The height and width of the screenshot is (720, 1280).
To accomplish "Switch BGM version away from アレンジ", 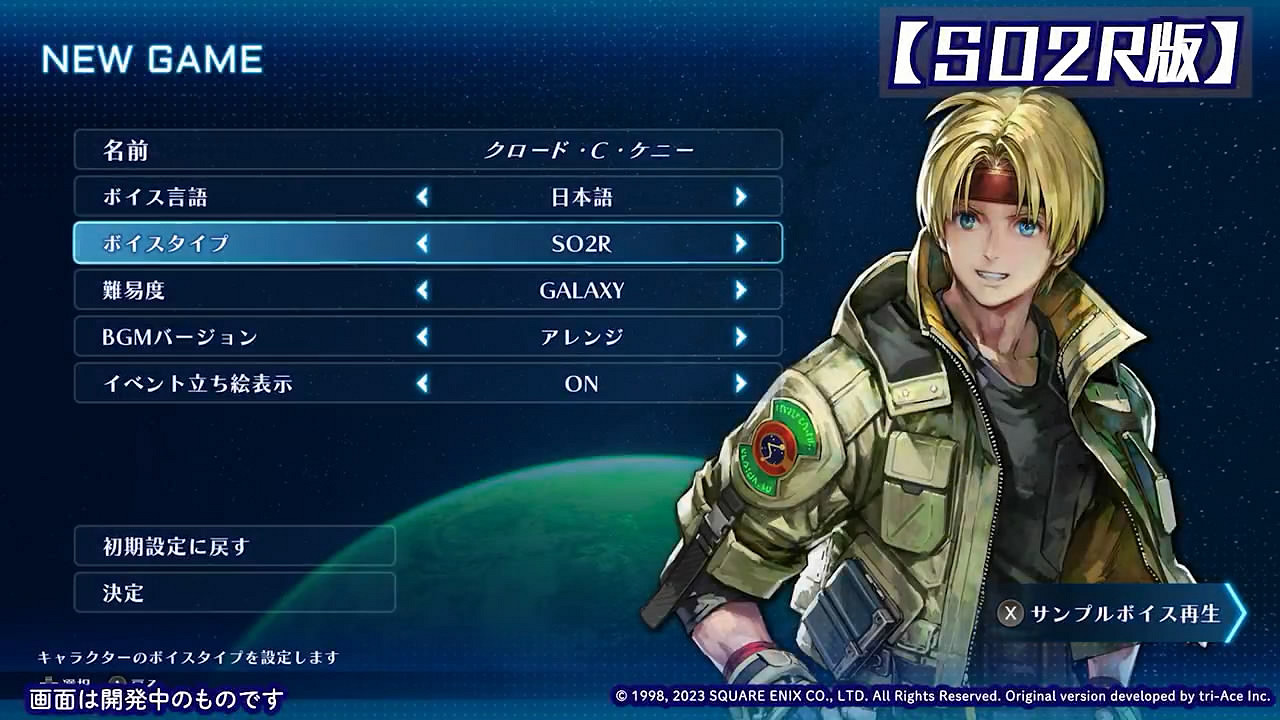I will tap(739, 336).
